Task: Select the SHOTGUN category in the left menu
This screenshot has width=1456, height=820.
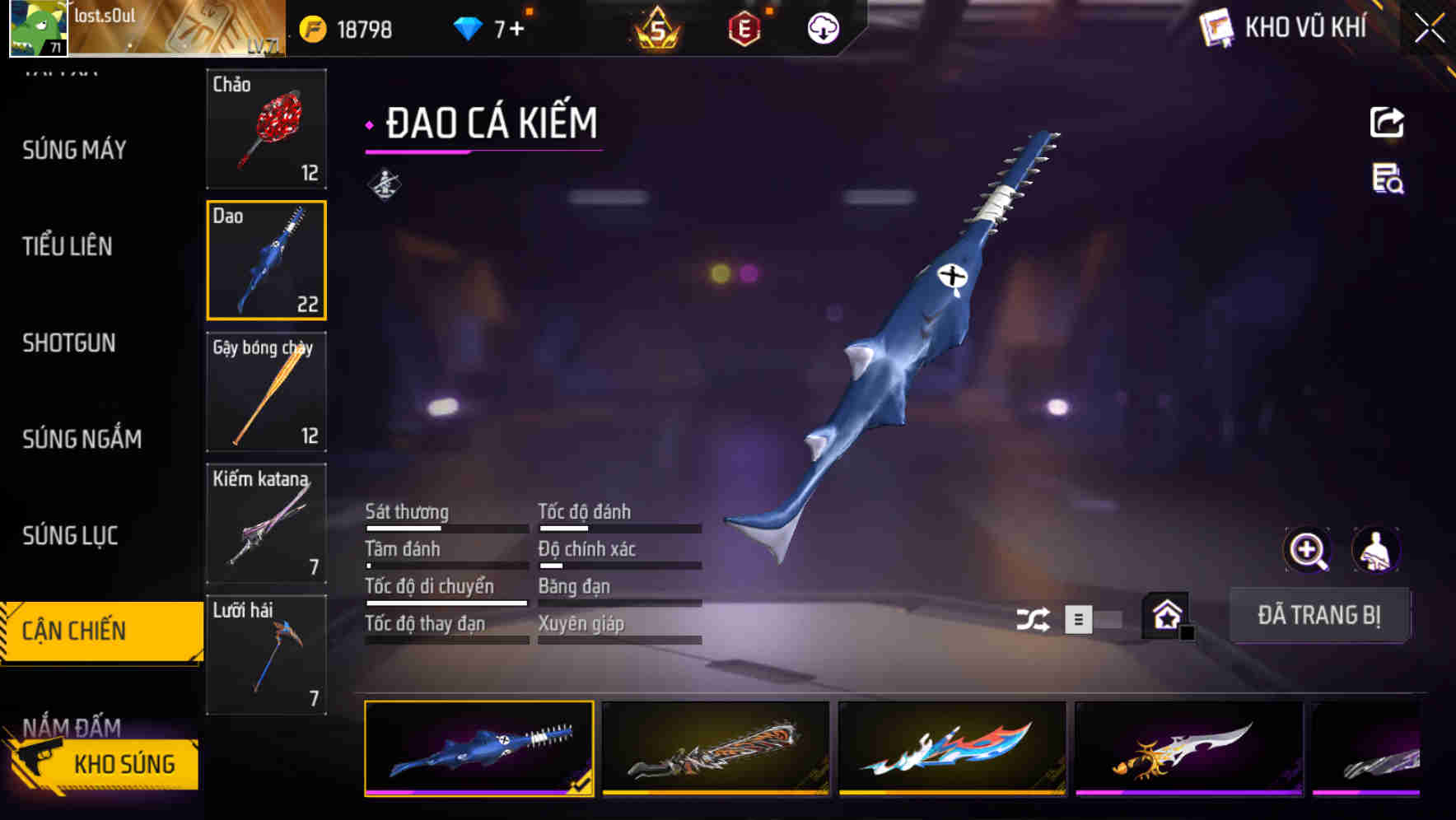Action: click(x=70, y=343)
